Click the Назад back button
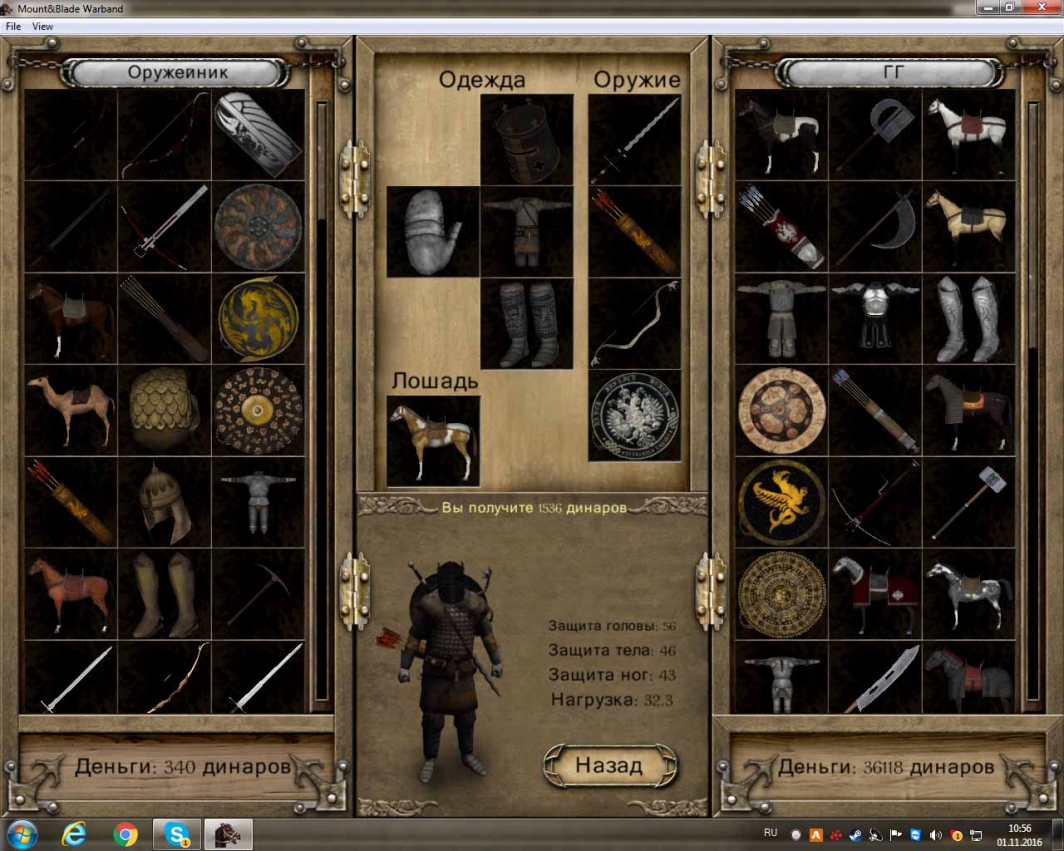Viewport: 1064px width, 851px height. (x=609, y=766)
